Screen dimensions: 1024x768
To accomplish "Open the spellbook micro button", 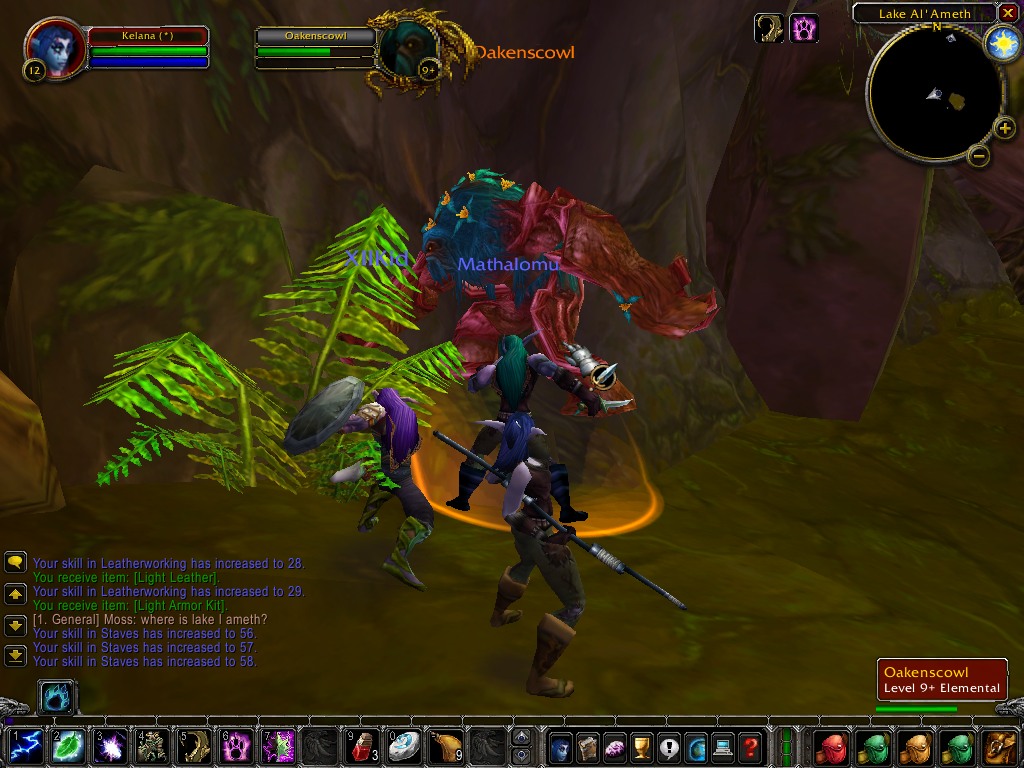I will [x=588, y=746].
